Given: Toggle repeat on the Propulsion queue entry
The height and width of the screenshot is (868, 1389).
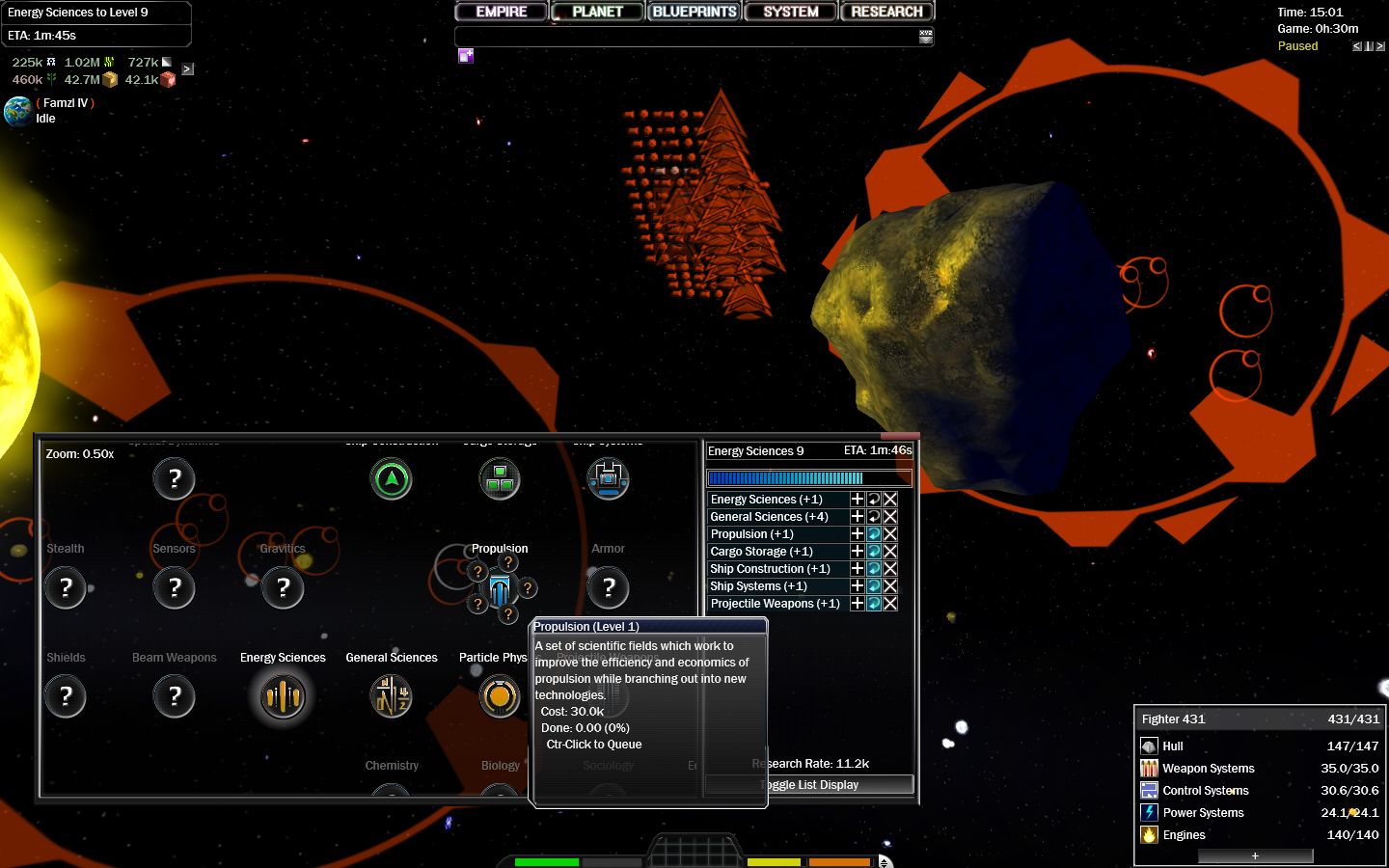Looking at the screenshot, I should 874,534.
